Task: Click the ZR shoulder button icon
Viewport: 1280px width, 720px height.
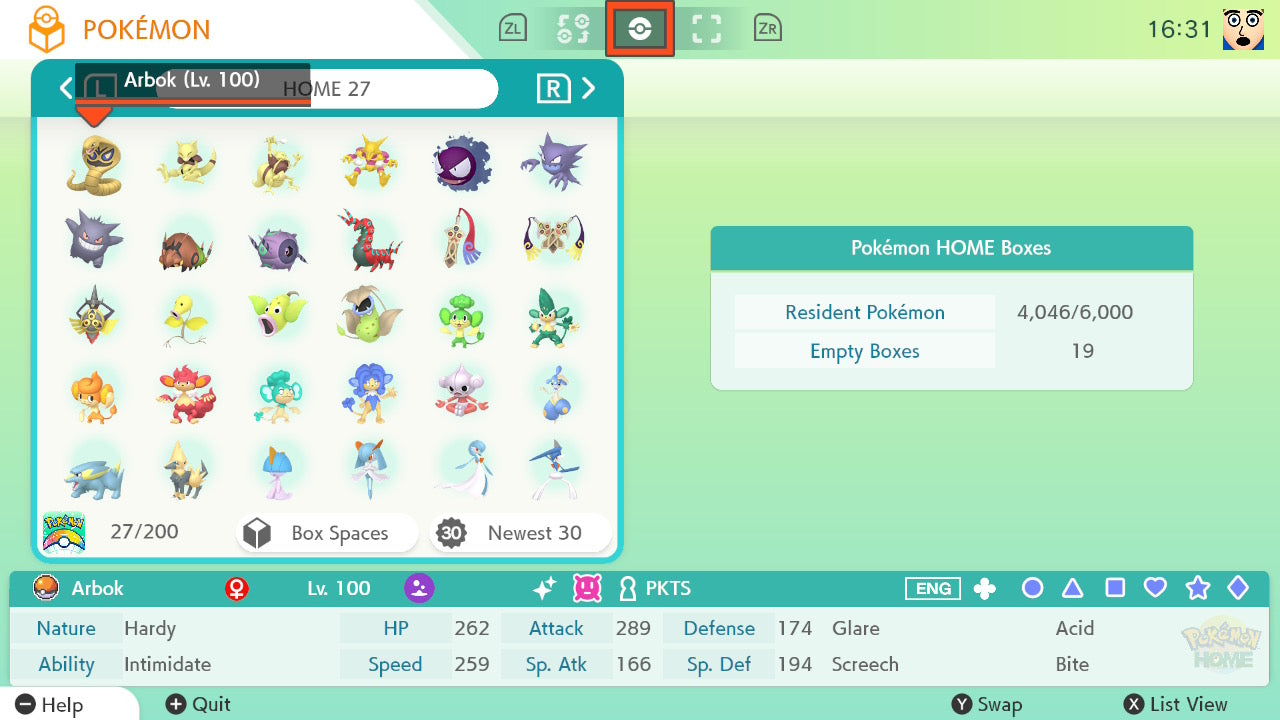Action: pos(767,28)
